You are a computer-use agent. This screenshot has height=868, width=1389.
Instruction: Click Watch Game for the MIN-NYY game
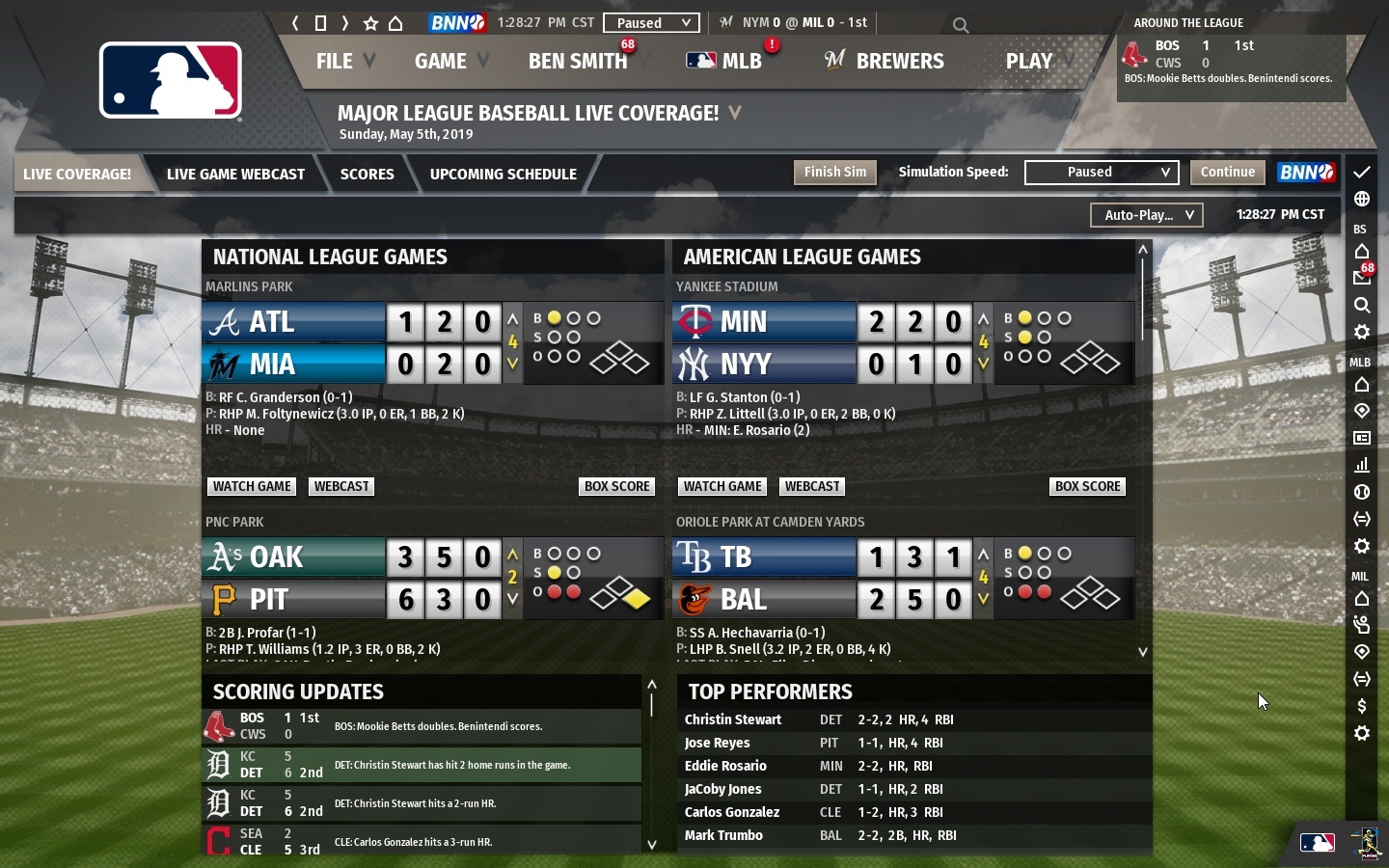(x=722, y=486)
